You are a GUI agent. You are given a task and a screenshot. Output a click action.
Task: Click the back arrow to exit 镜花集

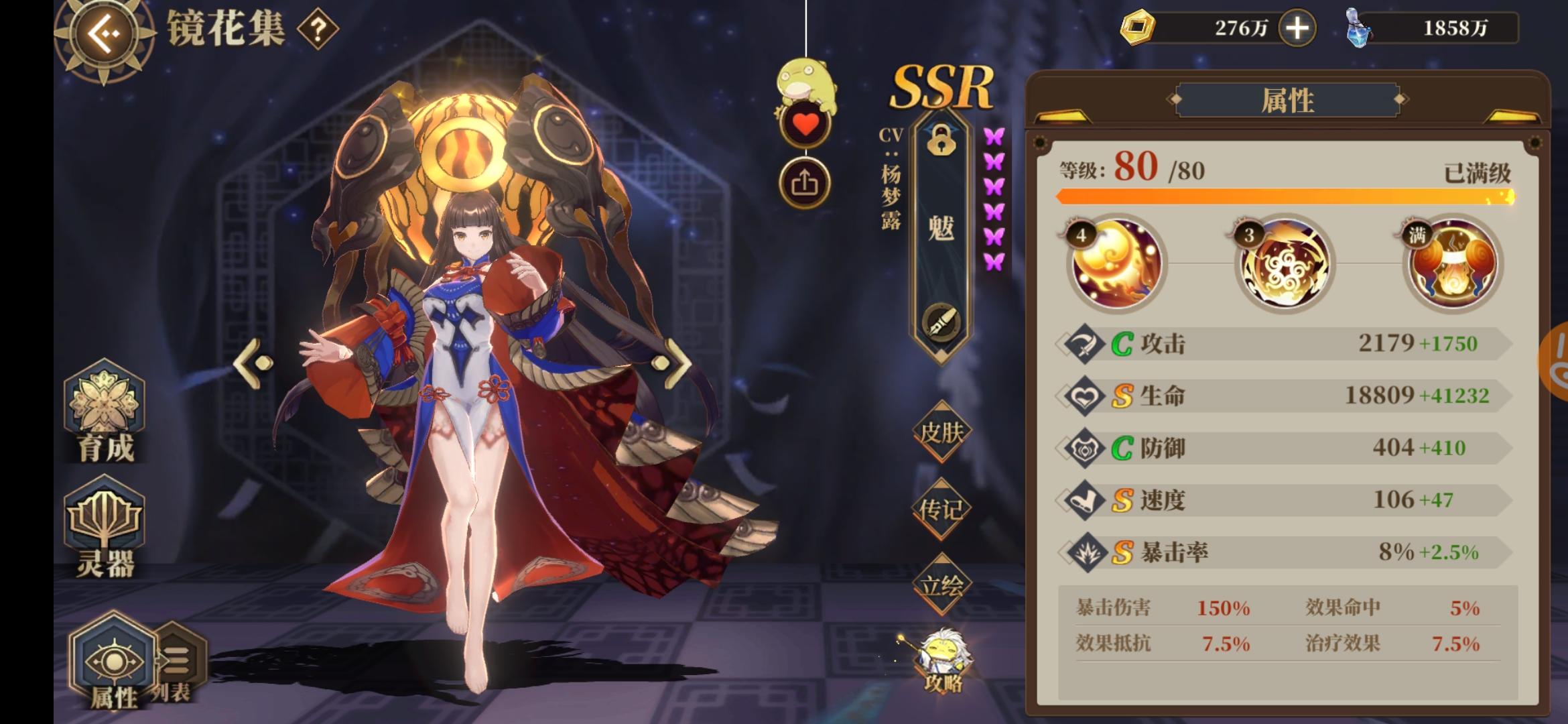coord(104,32)
